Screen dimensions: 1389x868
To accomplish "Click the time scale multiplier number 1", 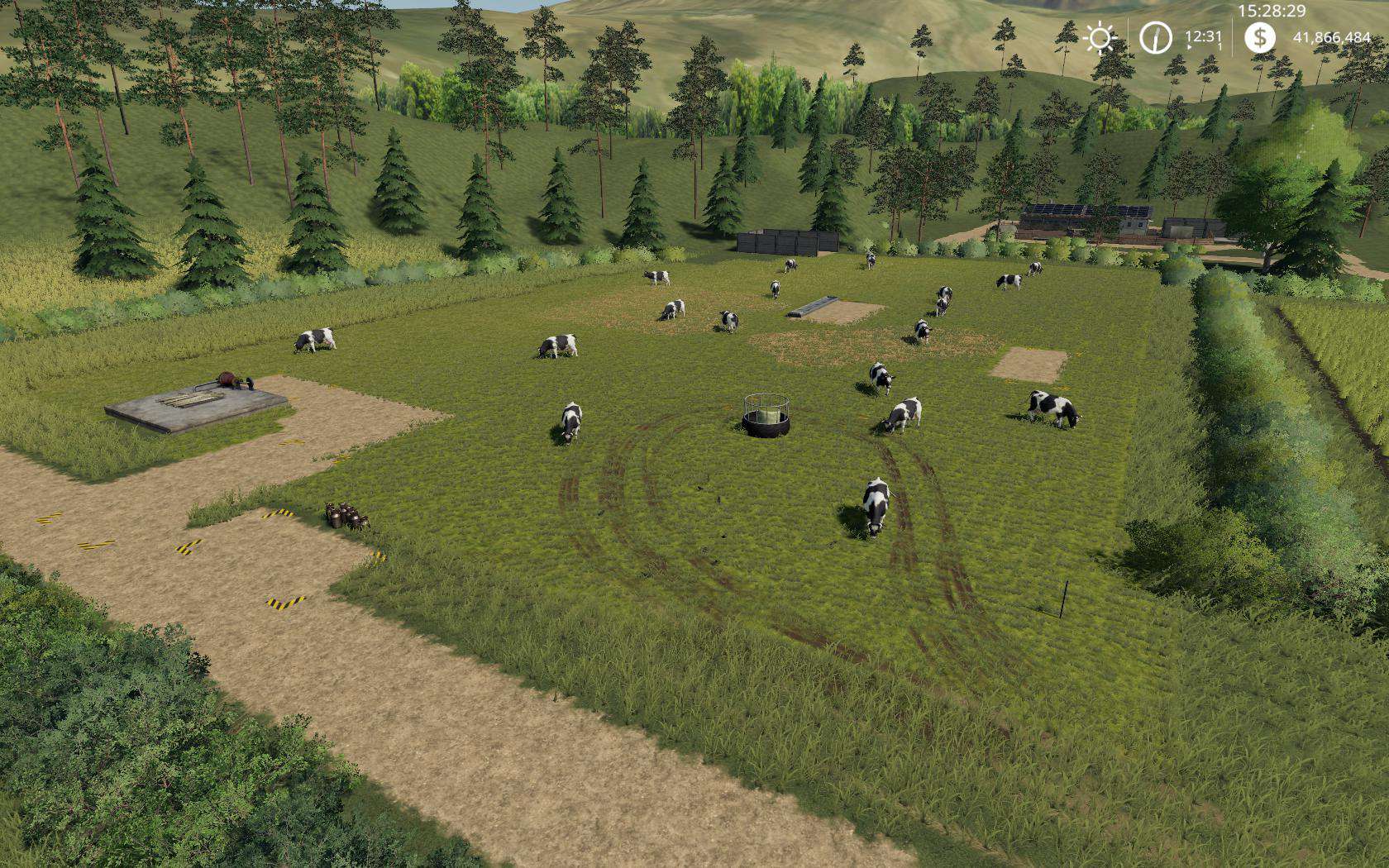I will [x=1220, y=45].
